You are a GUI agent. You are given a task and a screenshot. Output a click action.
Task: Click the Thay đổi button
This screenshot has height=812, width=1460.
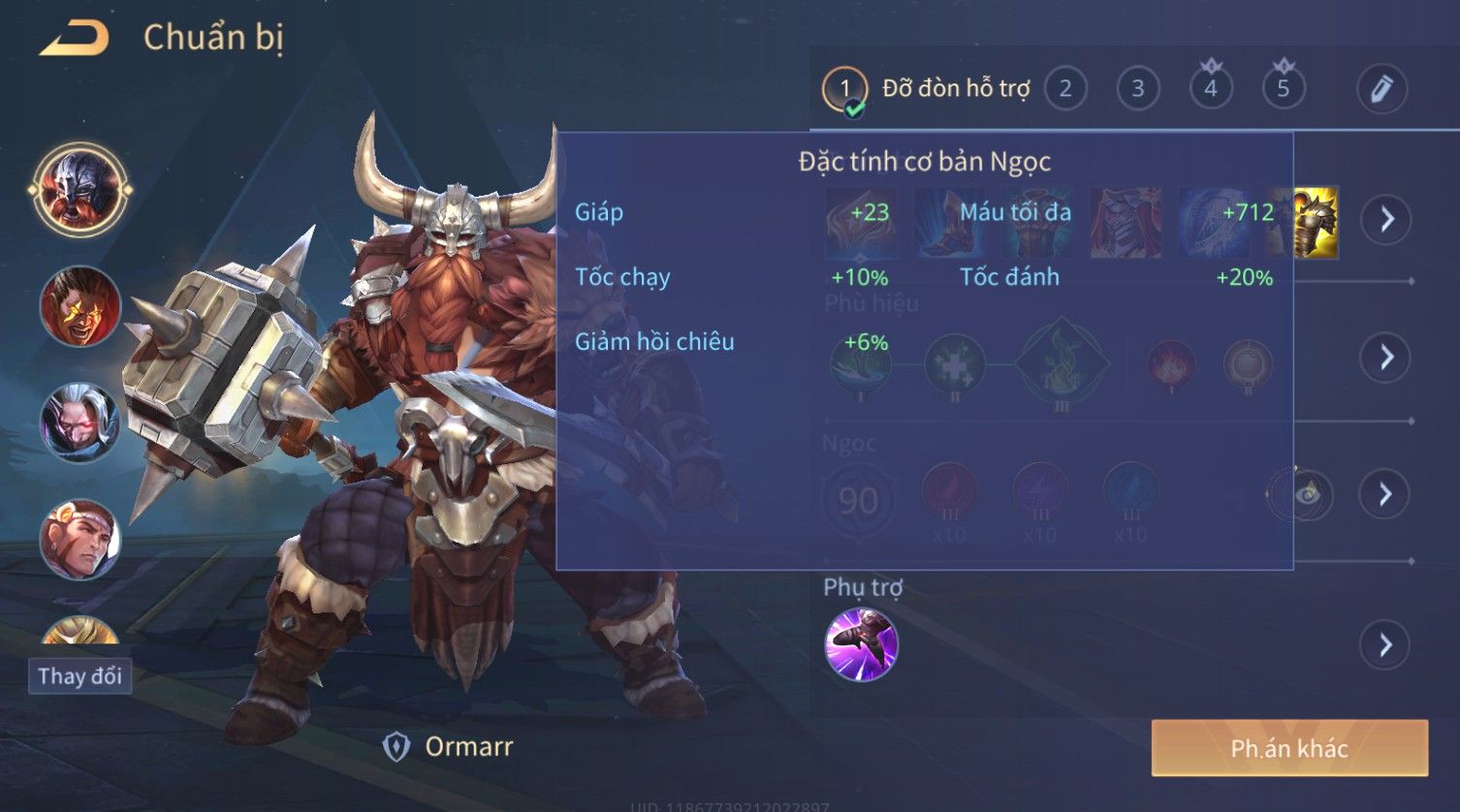(x=79, y=675)
